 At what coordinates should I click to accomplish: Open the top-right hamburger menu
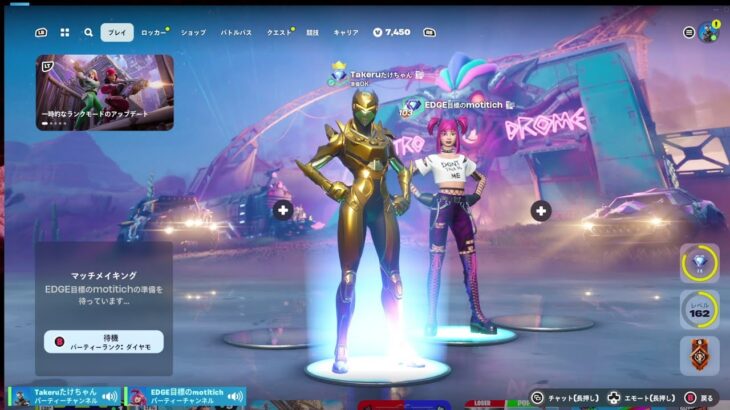(688, 32)
